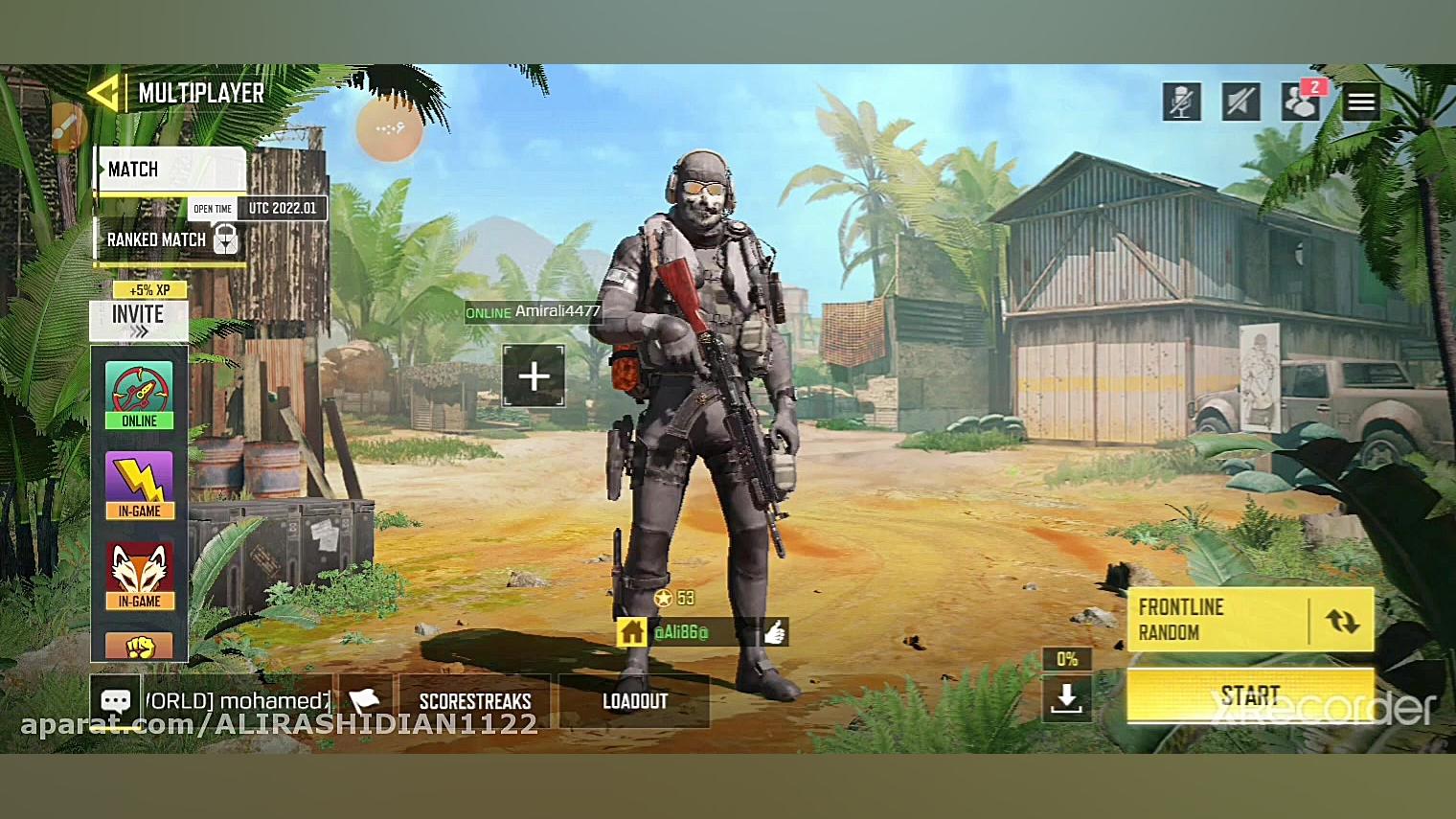Select the Match mode tab
Screen dimensions: 1456x819
171,171
